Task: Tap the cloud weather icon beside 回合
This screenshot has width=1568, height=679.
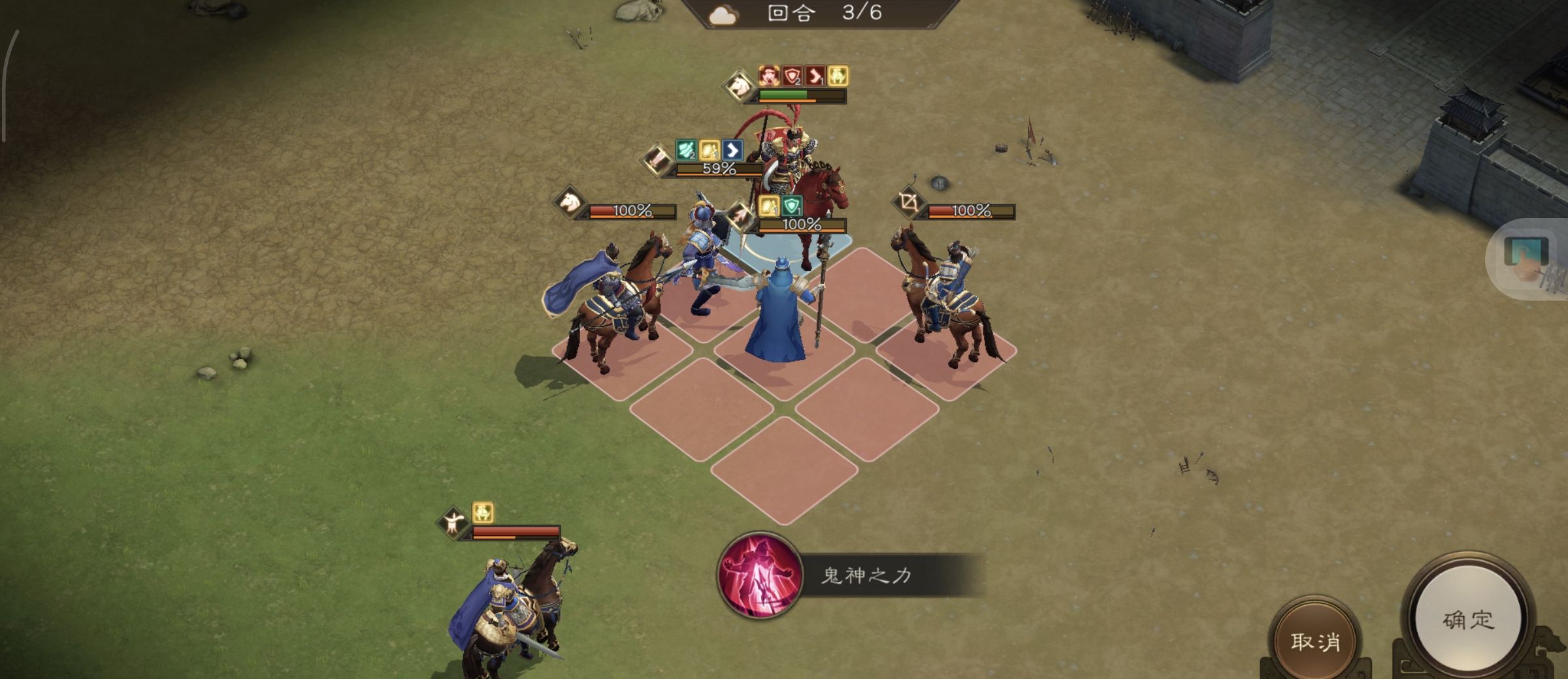Action: pyautogui.click(x=723, y=14)
